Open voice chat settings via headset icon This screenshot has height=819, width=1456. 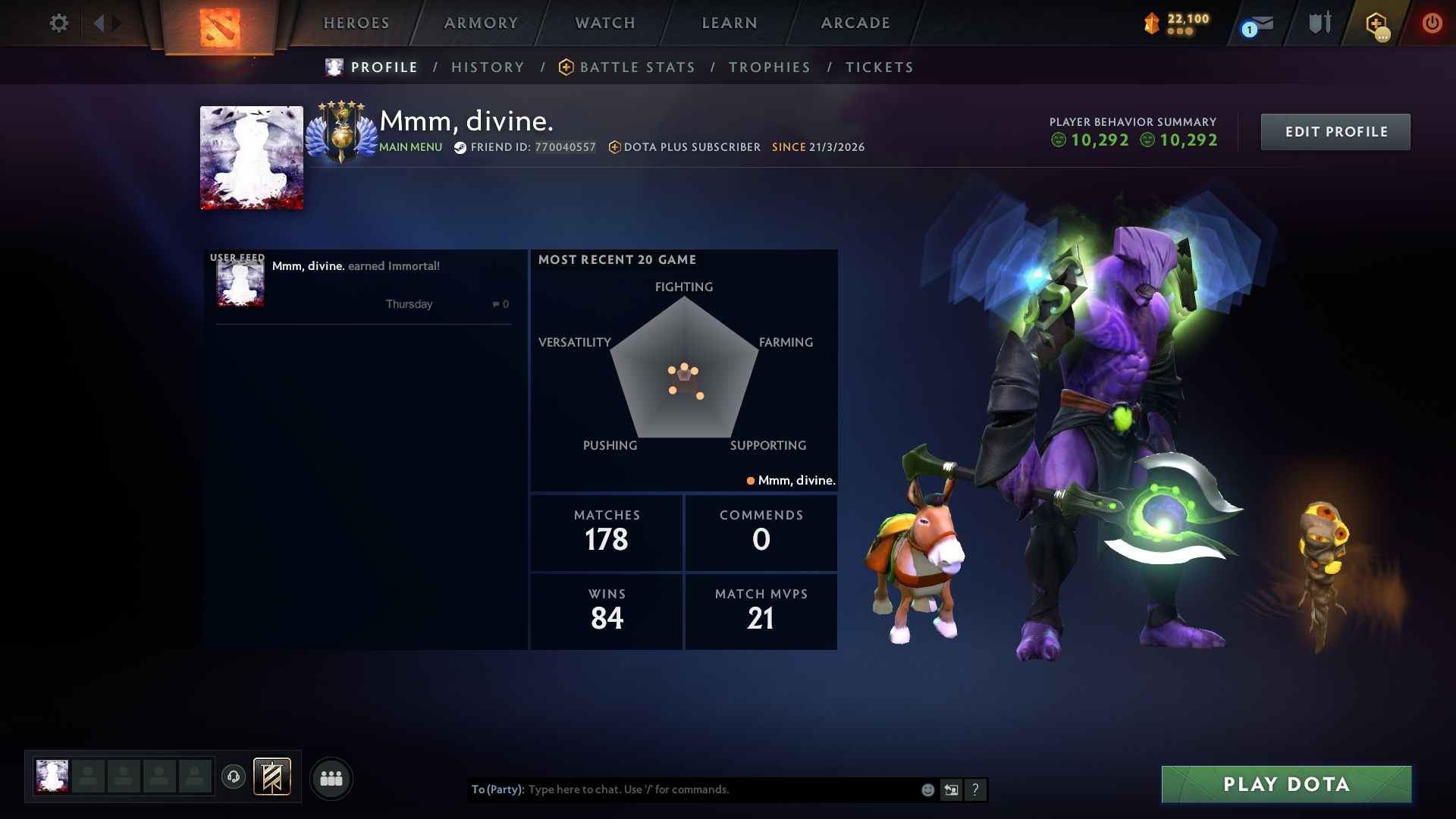point(234,778)
